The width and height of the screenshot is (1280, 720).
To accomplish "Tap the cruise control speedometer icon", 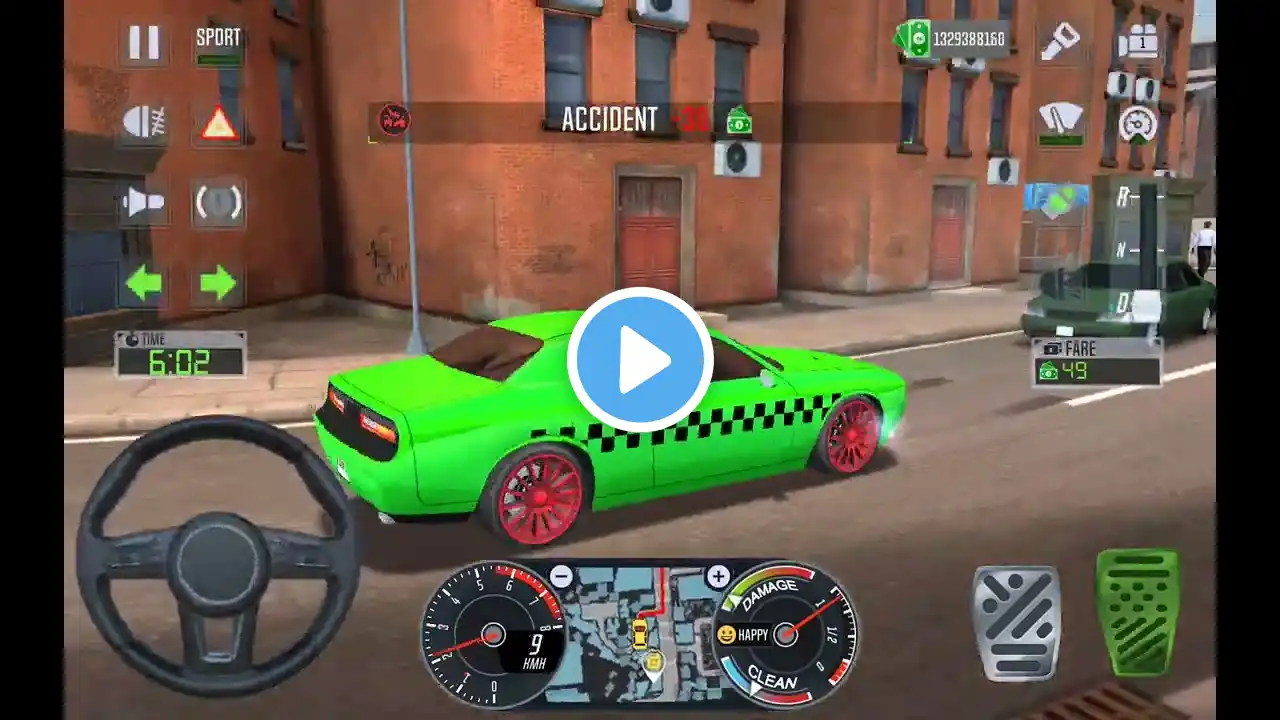I will pos(1138,124).
